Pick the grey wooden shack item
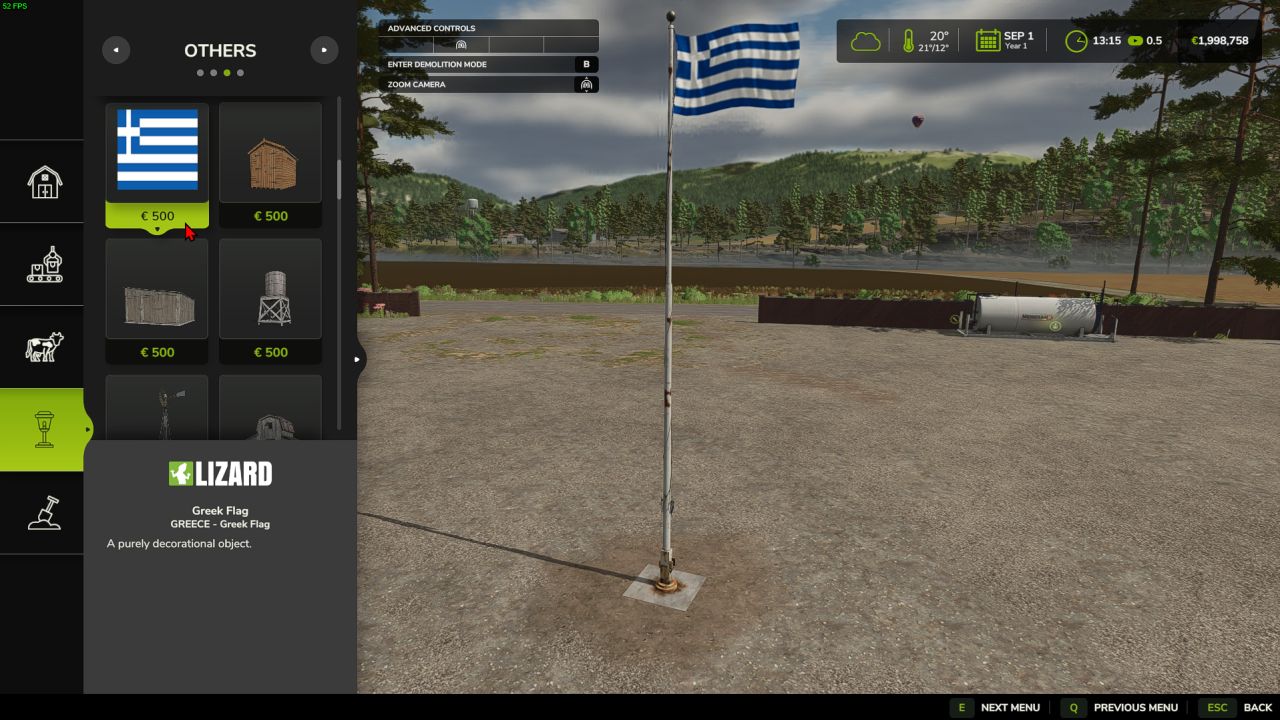Screen dimensions: 1280x720 point(157,290)
